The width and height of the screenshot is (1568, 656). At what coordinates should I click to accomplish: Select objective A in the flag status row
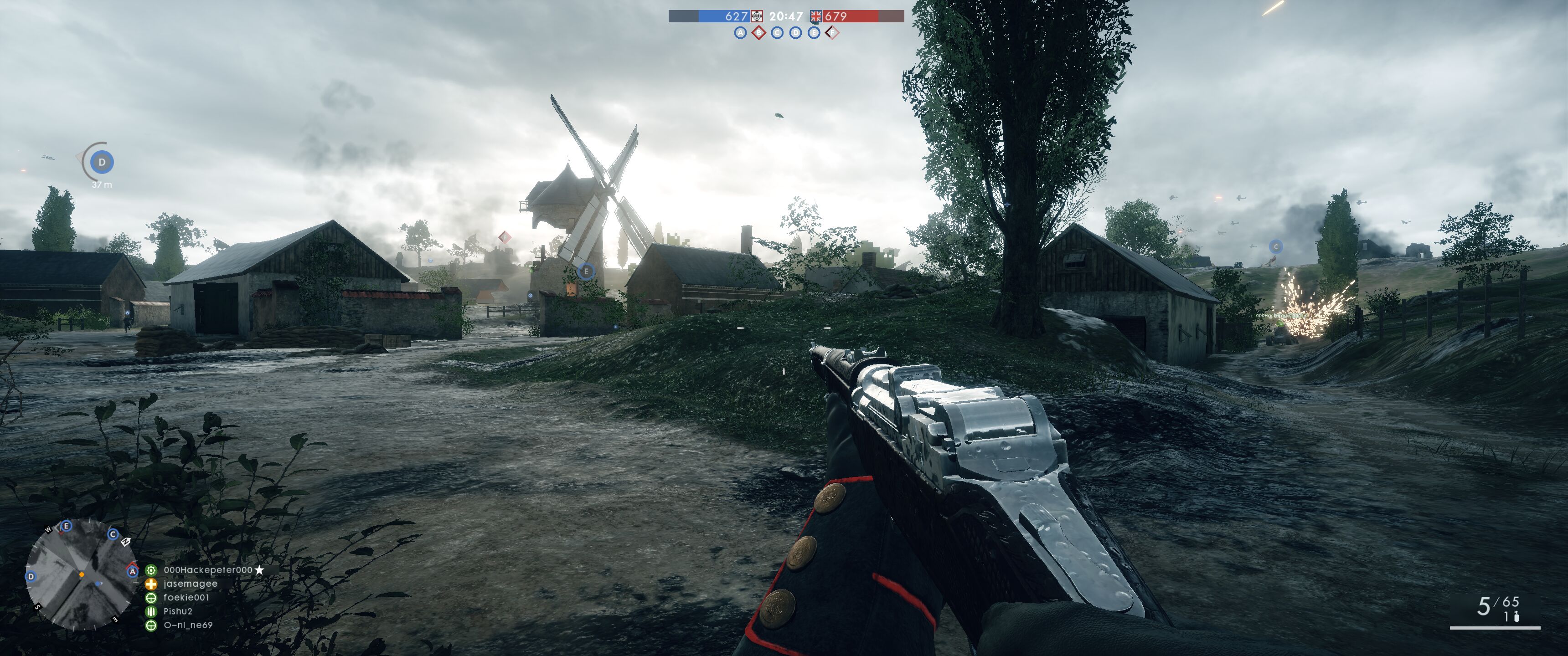pyautogui.click(x=740, y=33)
